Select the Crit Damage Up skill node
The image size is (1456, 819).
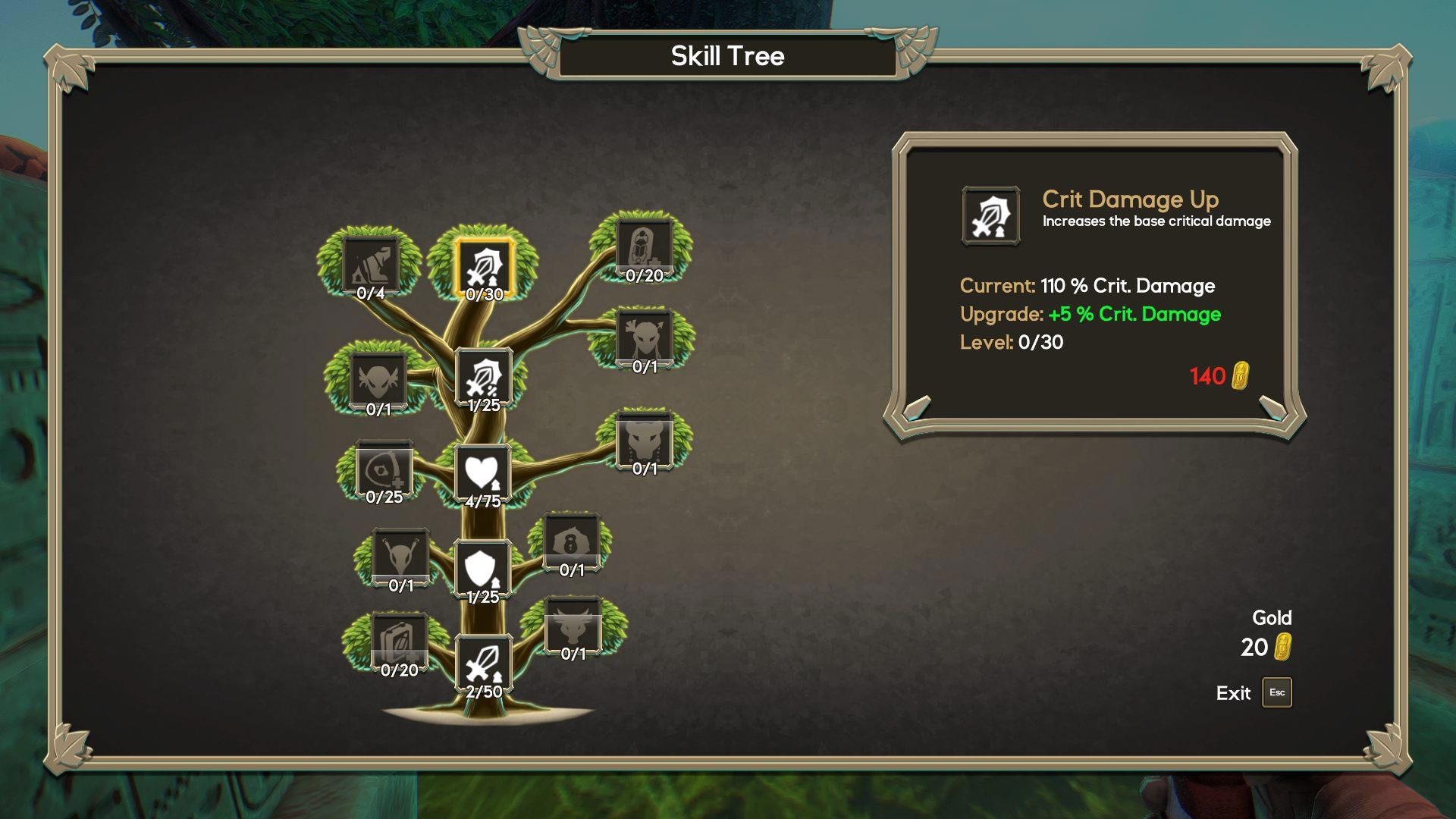pos(484,266)
